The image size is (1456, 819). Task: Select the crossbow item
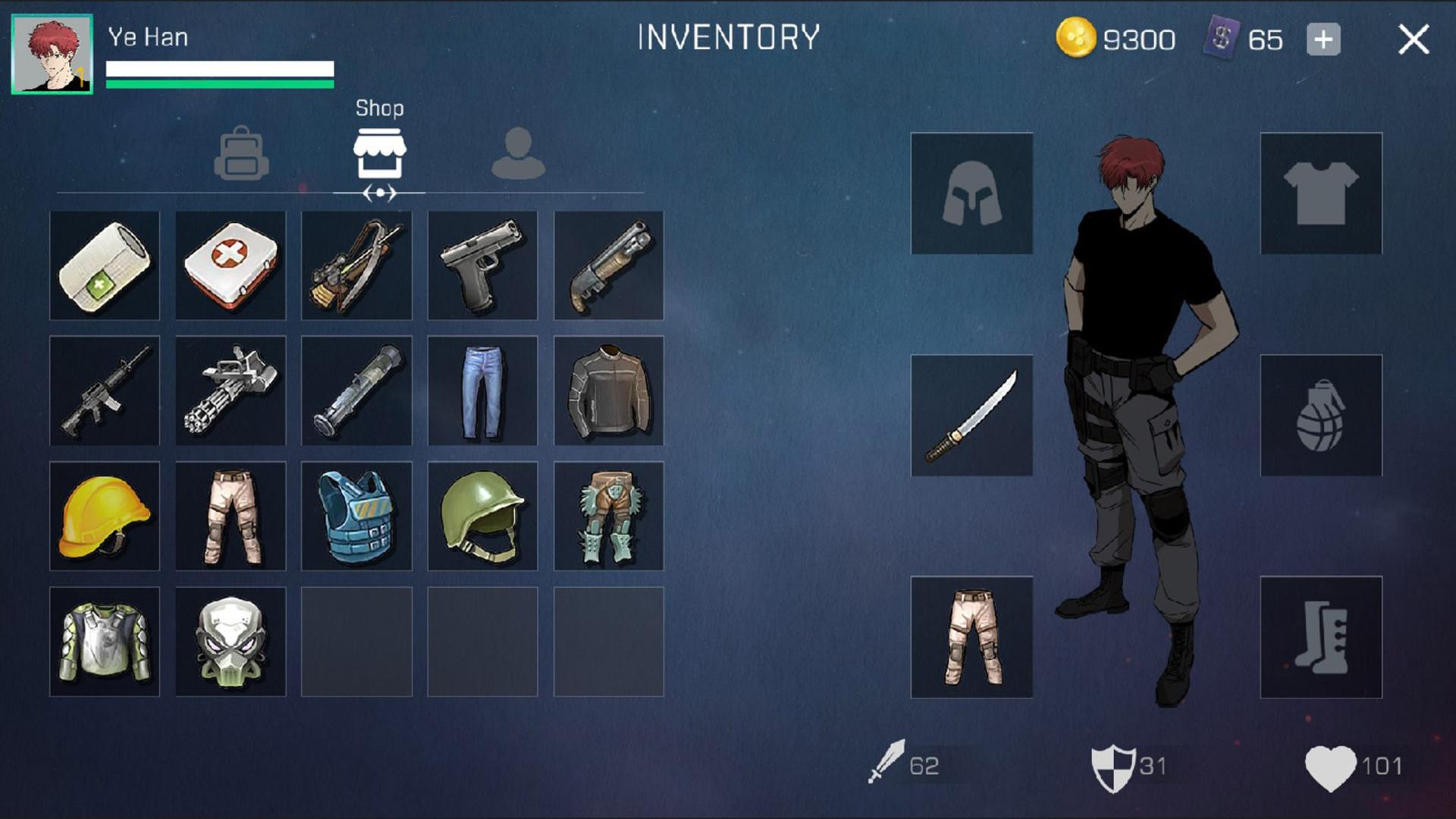click(356, 265)
